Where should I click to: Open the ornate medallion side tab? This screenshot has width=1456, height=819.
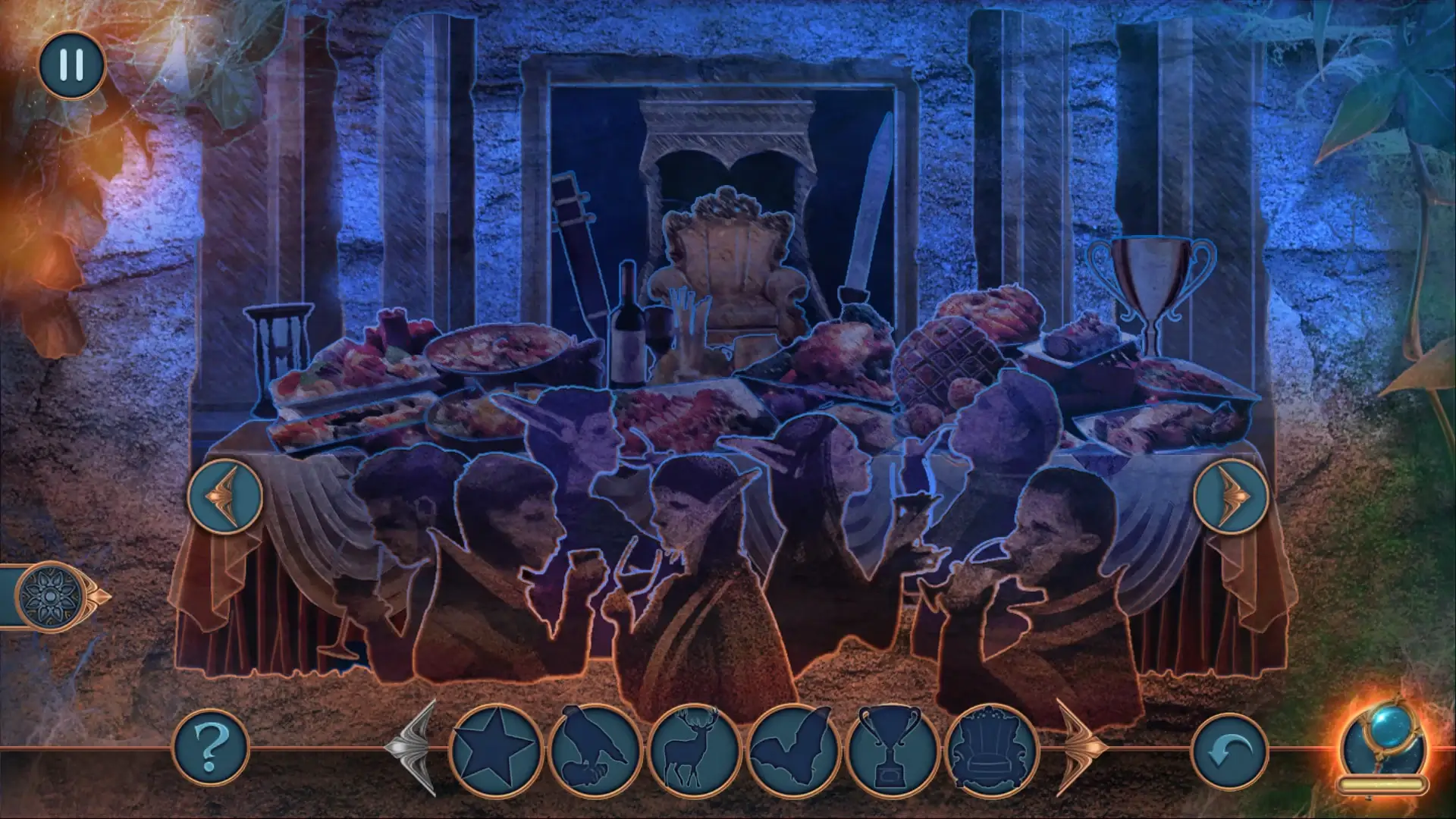pos(49,595)
